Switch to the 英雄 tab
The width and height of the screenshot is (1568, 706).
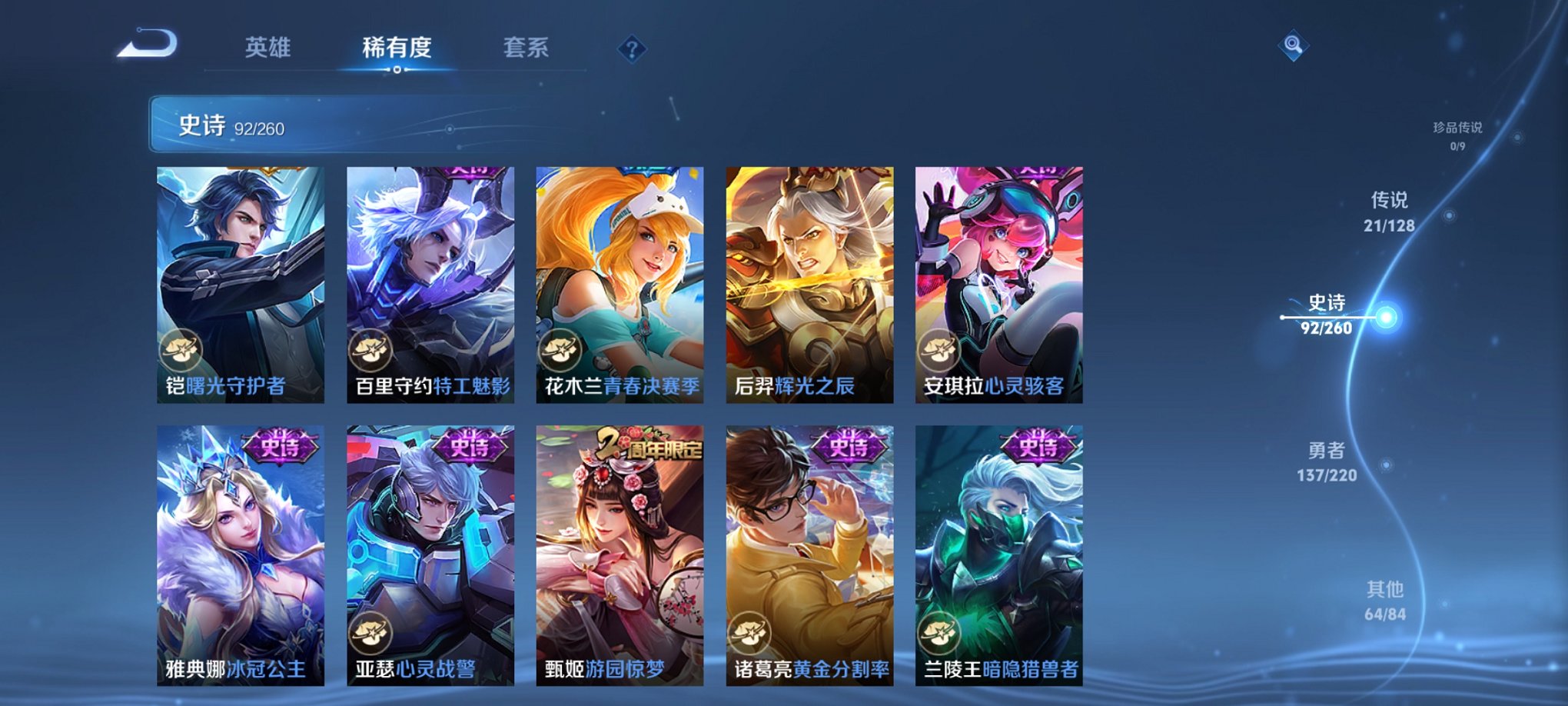pos(267,48)
